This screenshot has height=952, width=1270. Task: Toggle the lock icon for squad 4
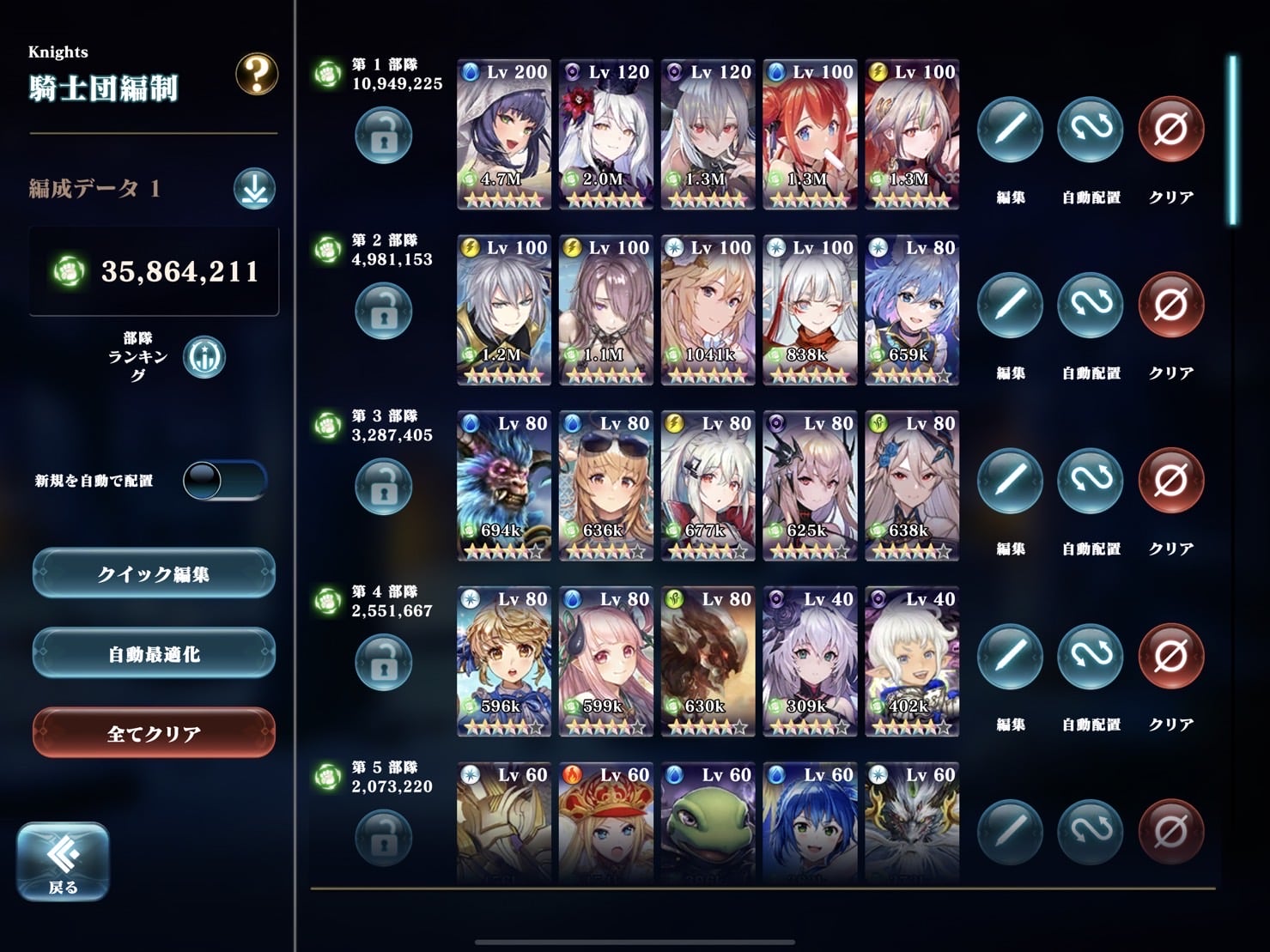(383, 663)
